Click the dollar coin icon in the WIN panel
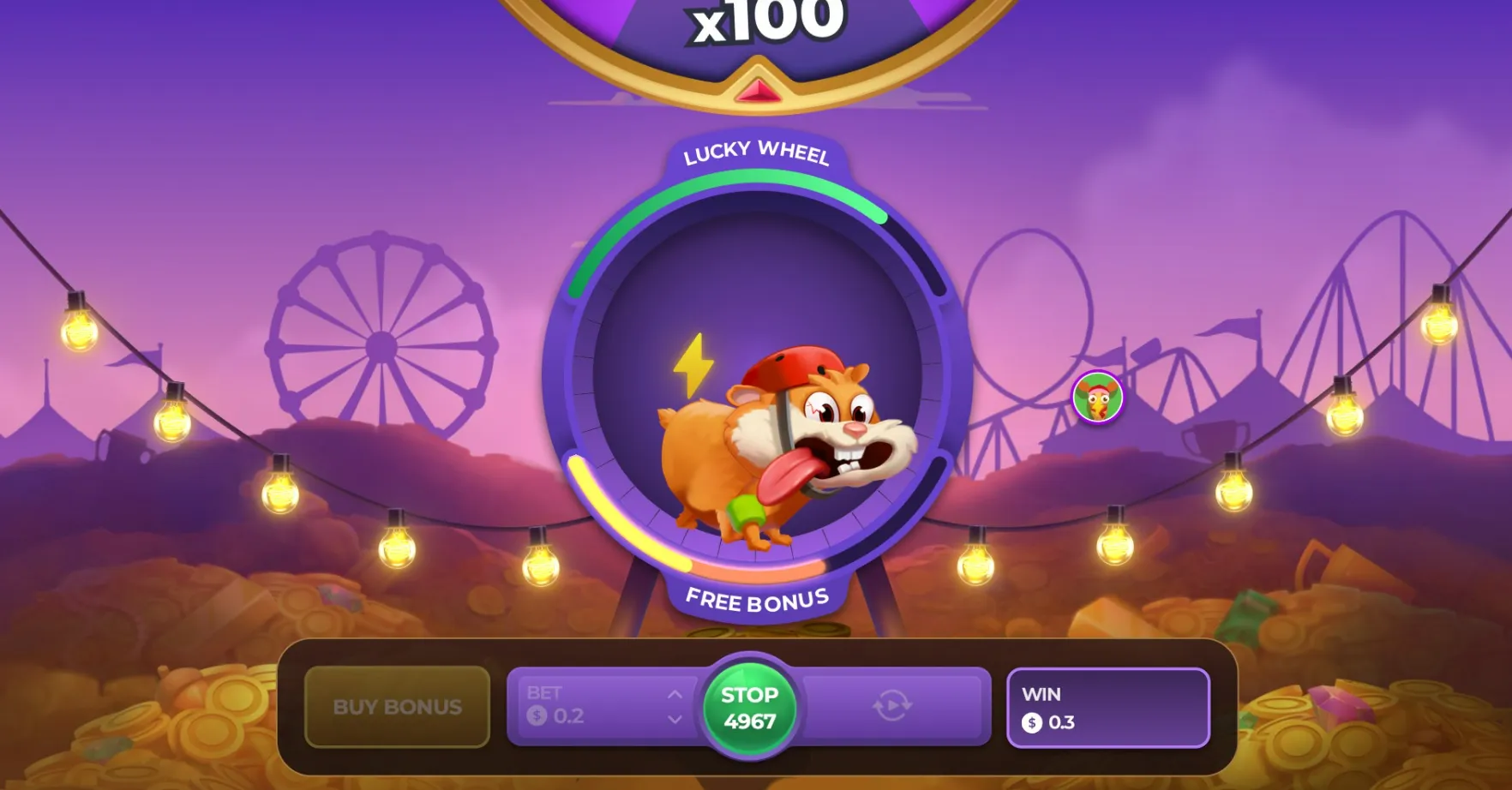The image size is (1512, 790). 1032,722
